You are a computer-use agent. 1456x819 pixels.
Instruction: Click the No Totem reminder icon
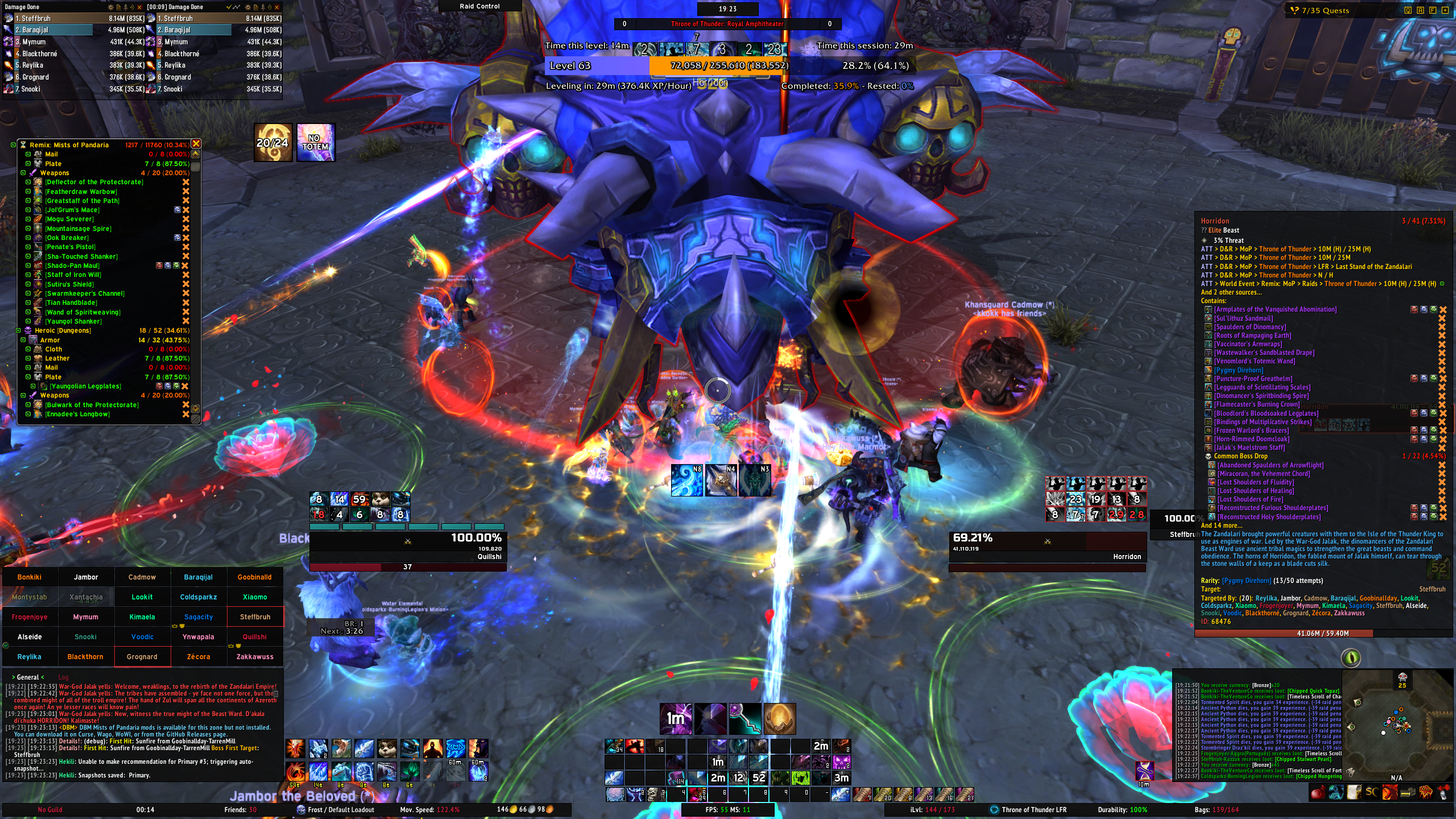pyautogui.click(x=315, y=142)
